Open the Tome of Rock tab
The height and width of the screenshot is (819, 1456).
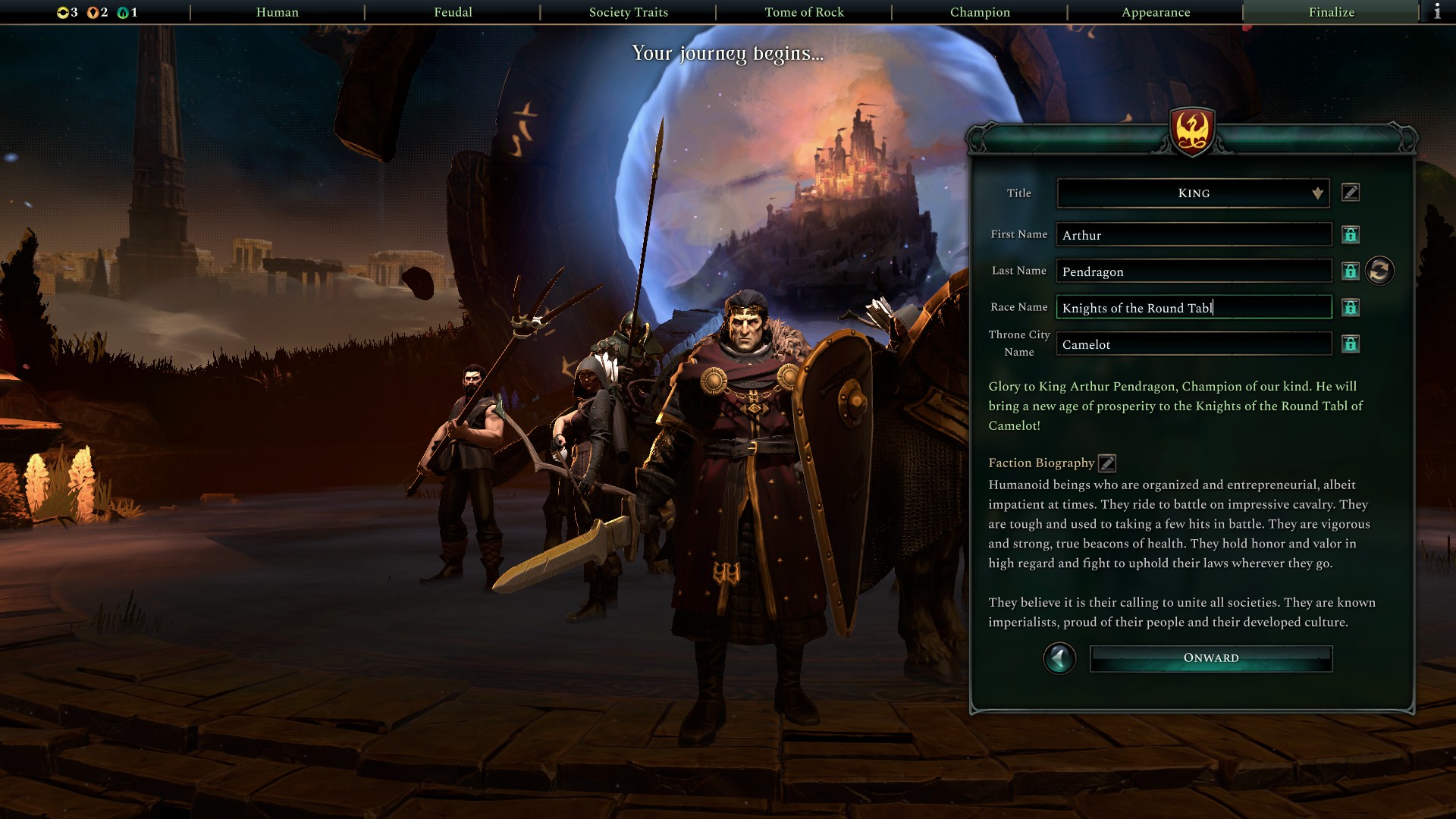click(805, 12)
